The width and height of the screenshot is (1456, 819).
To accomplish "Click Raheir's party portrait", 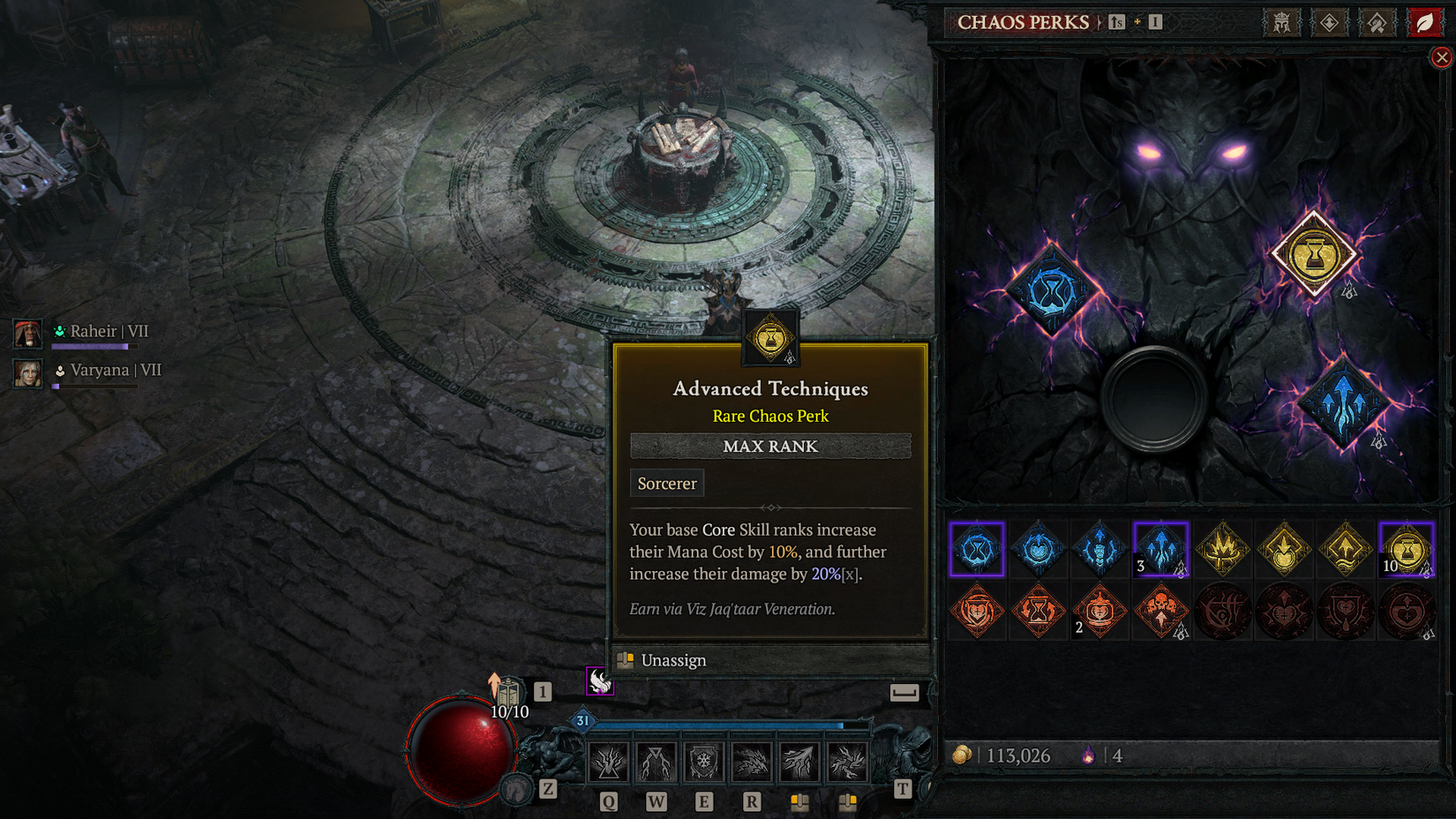I will tap(27, 334).
